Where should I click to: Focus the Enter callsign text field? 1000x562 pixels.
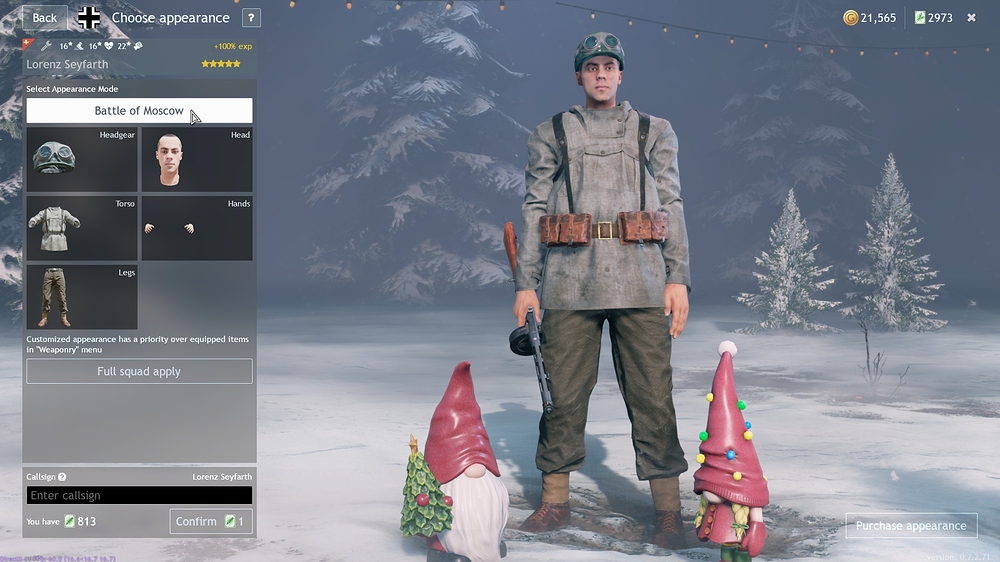coord(139,495)
